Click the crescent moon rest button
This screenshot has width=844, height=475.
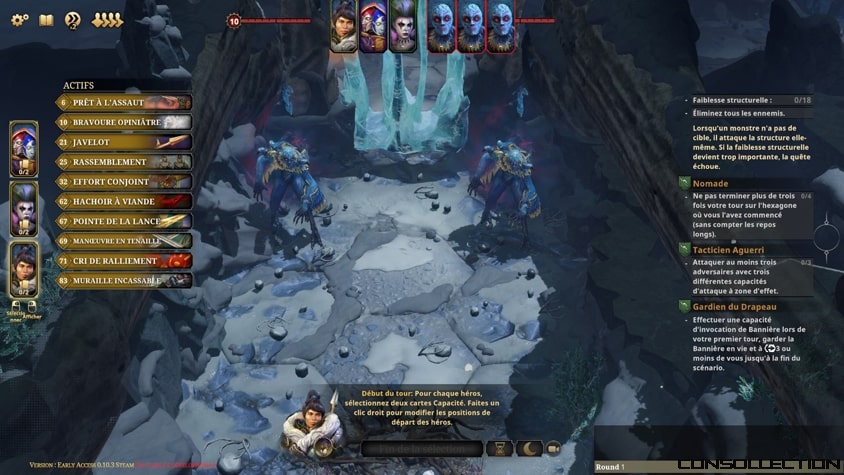[527, 449]
